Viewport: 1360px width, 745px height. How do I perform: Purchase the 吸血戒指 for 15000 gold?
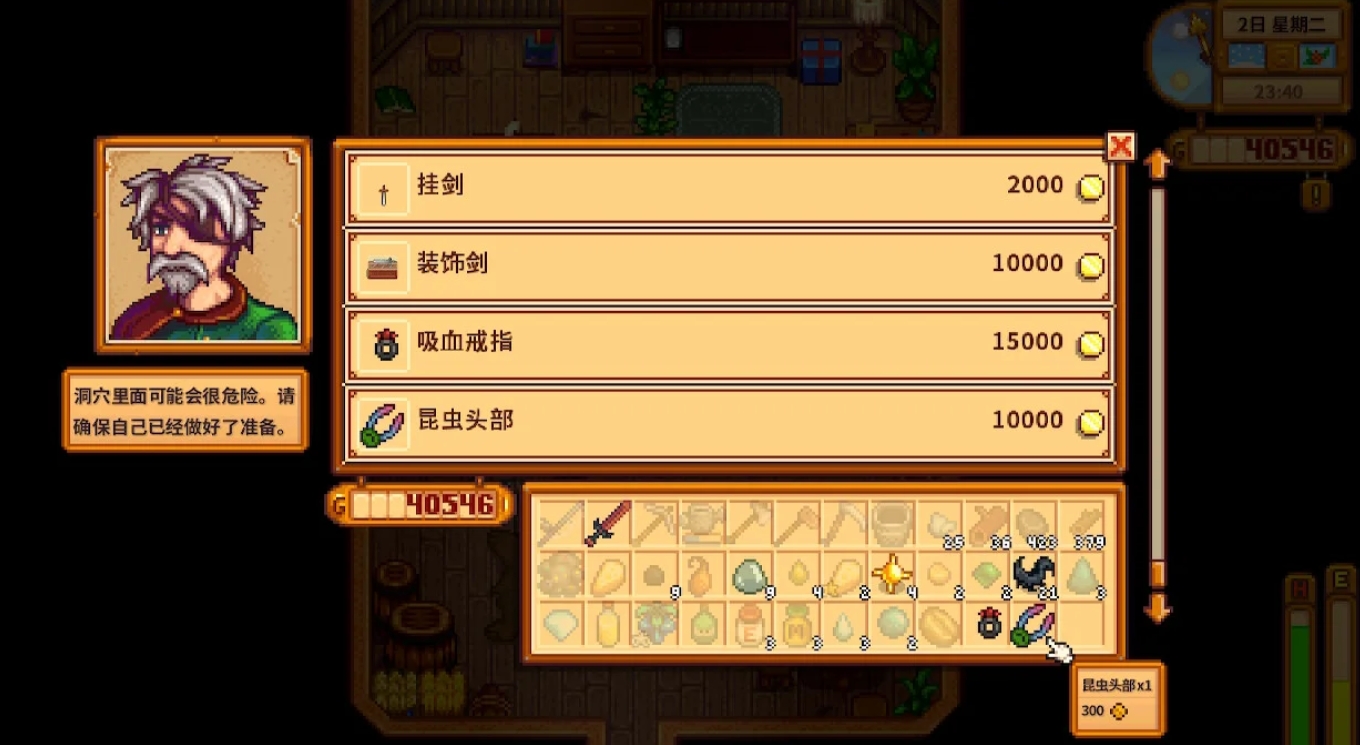(x=730, y=342)
